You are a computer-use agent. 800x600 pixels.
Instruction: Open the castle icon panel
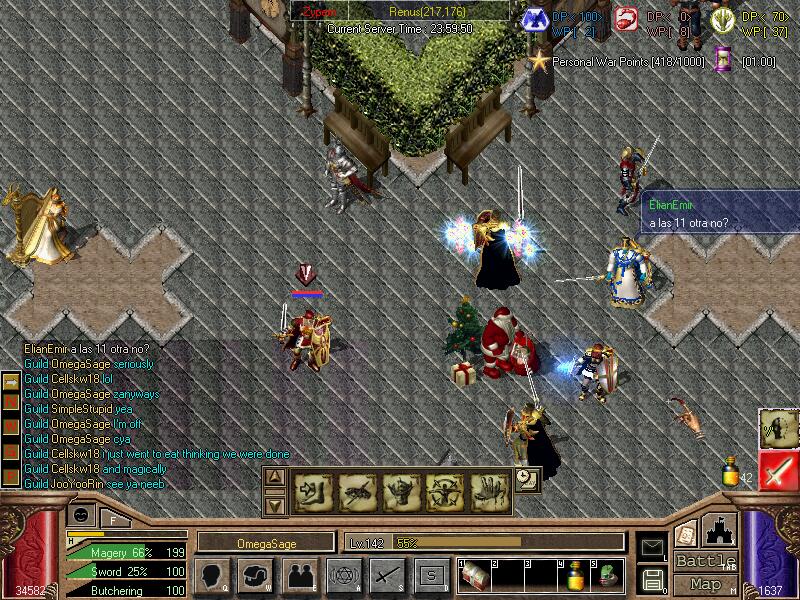(718, 530)
